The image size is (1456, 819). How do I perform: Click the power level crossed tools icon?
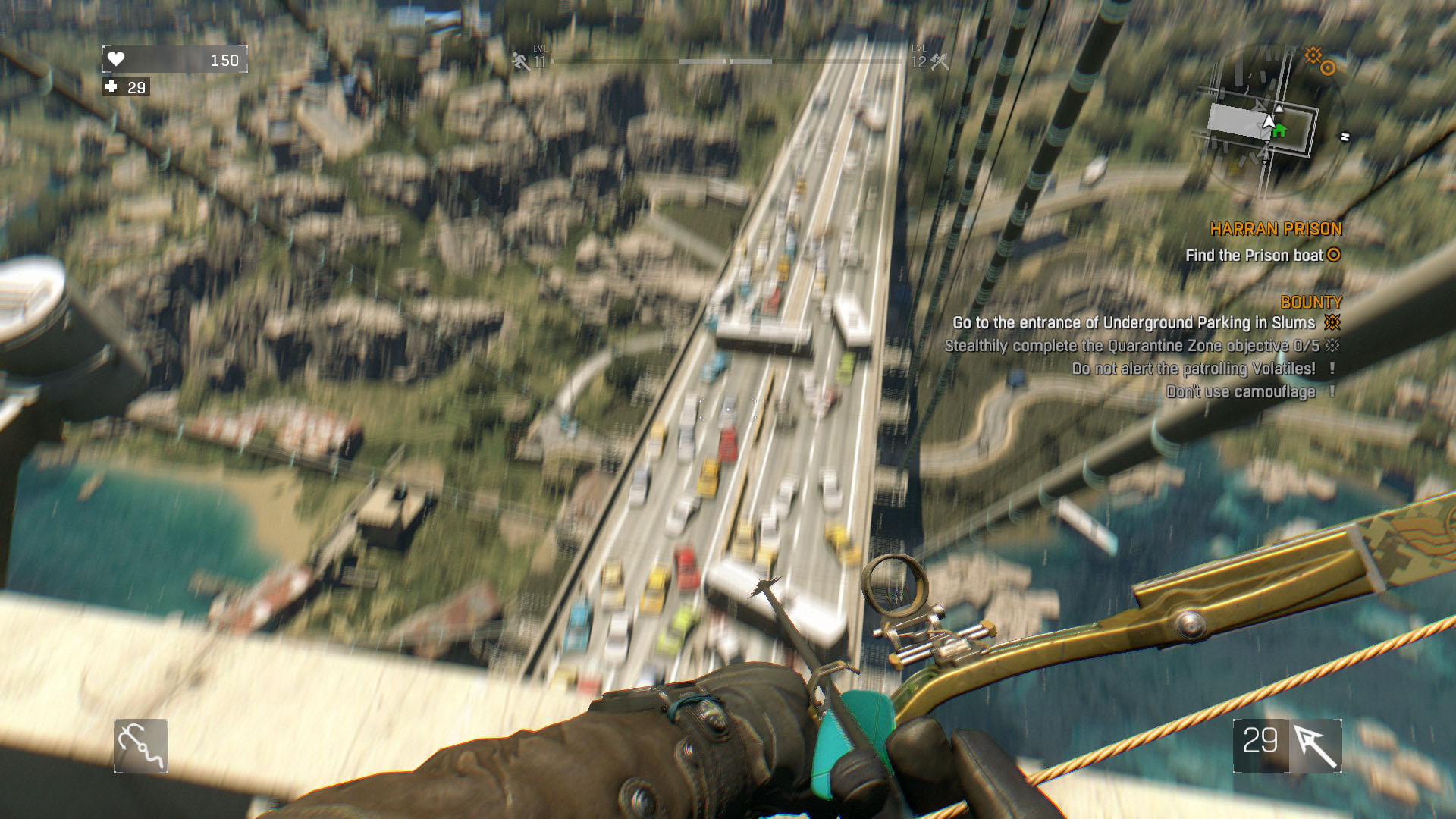[940, 61]
